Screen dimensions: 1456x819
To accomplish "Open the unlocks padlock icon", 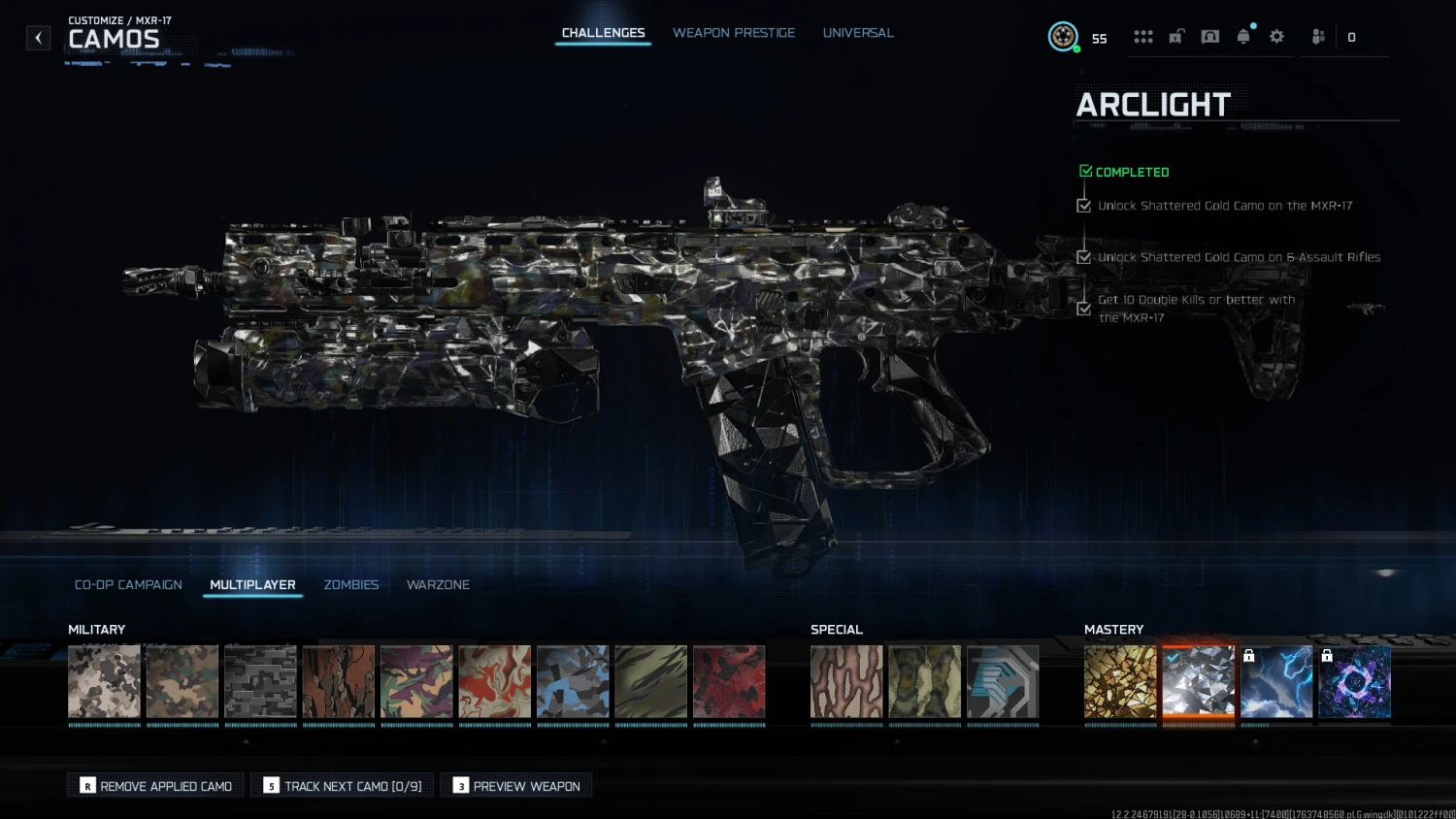I will (1176, 36).
